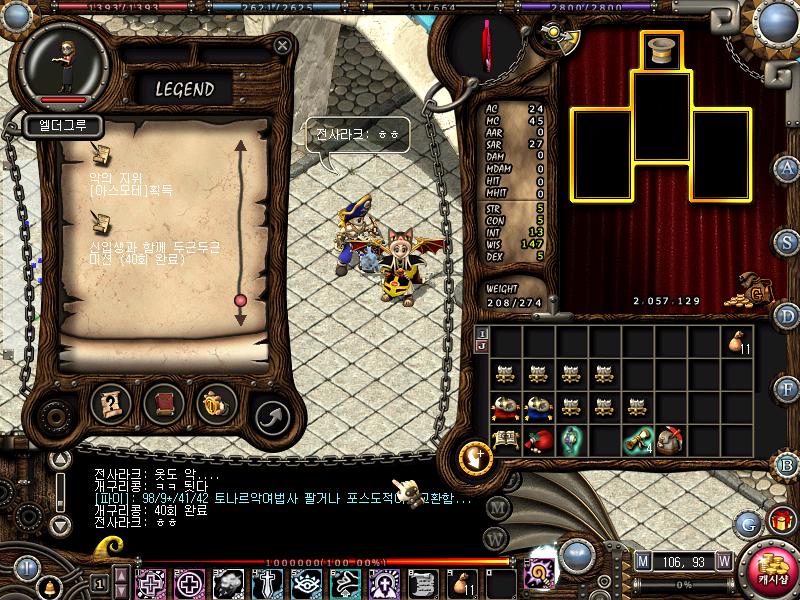Select the scroll item with count 4
The height and width of the screenshot is (600, 800).
[x=636, y=439]
